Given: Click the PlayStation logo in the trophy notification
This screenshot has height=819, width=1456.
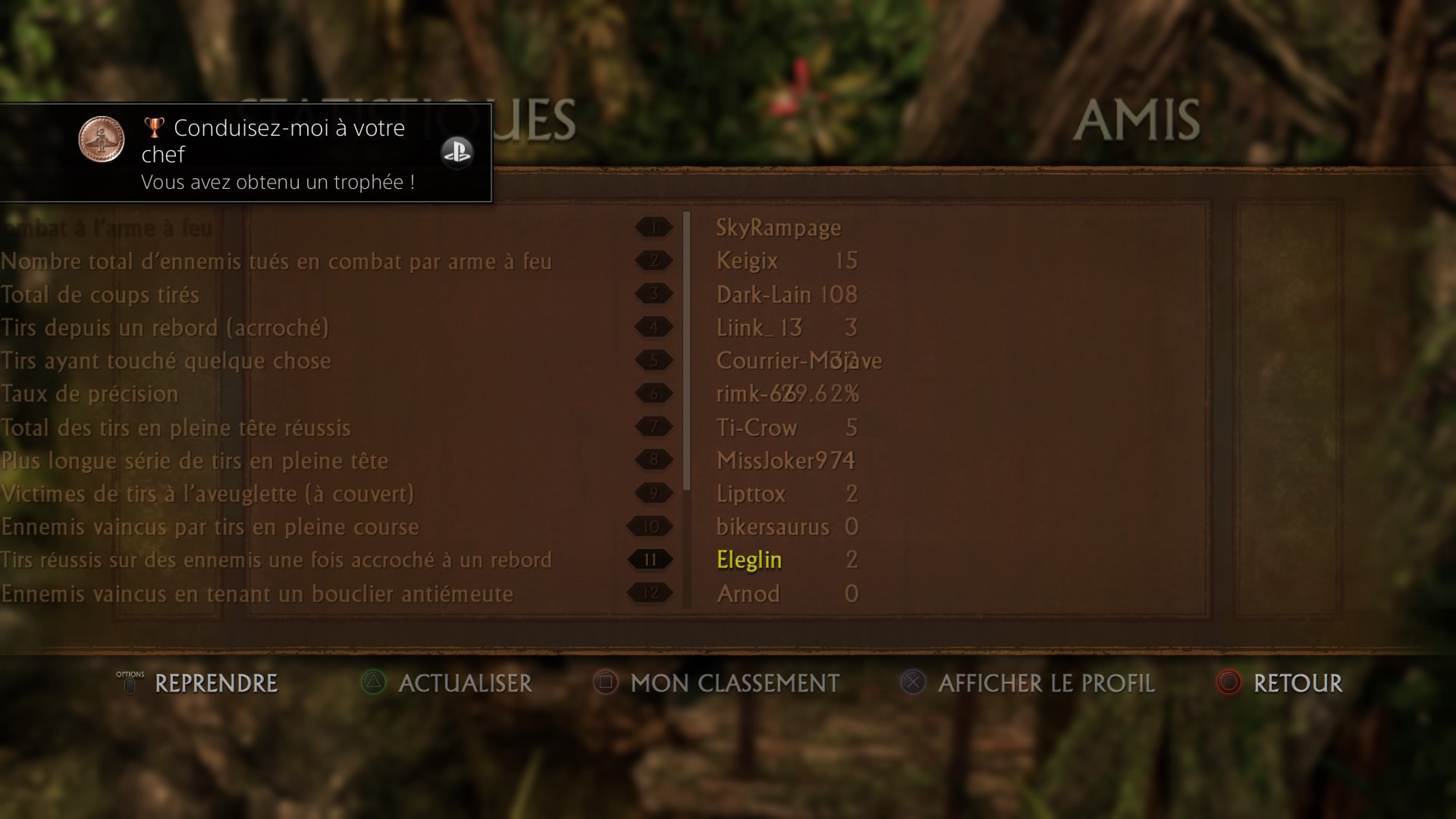Looking at the screenshot, I should coord(457,152).
